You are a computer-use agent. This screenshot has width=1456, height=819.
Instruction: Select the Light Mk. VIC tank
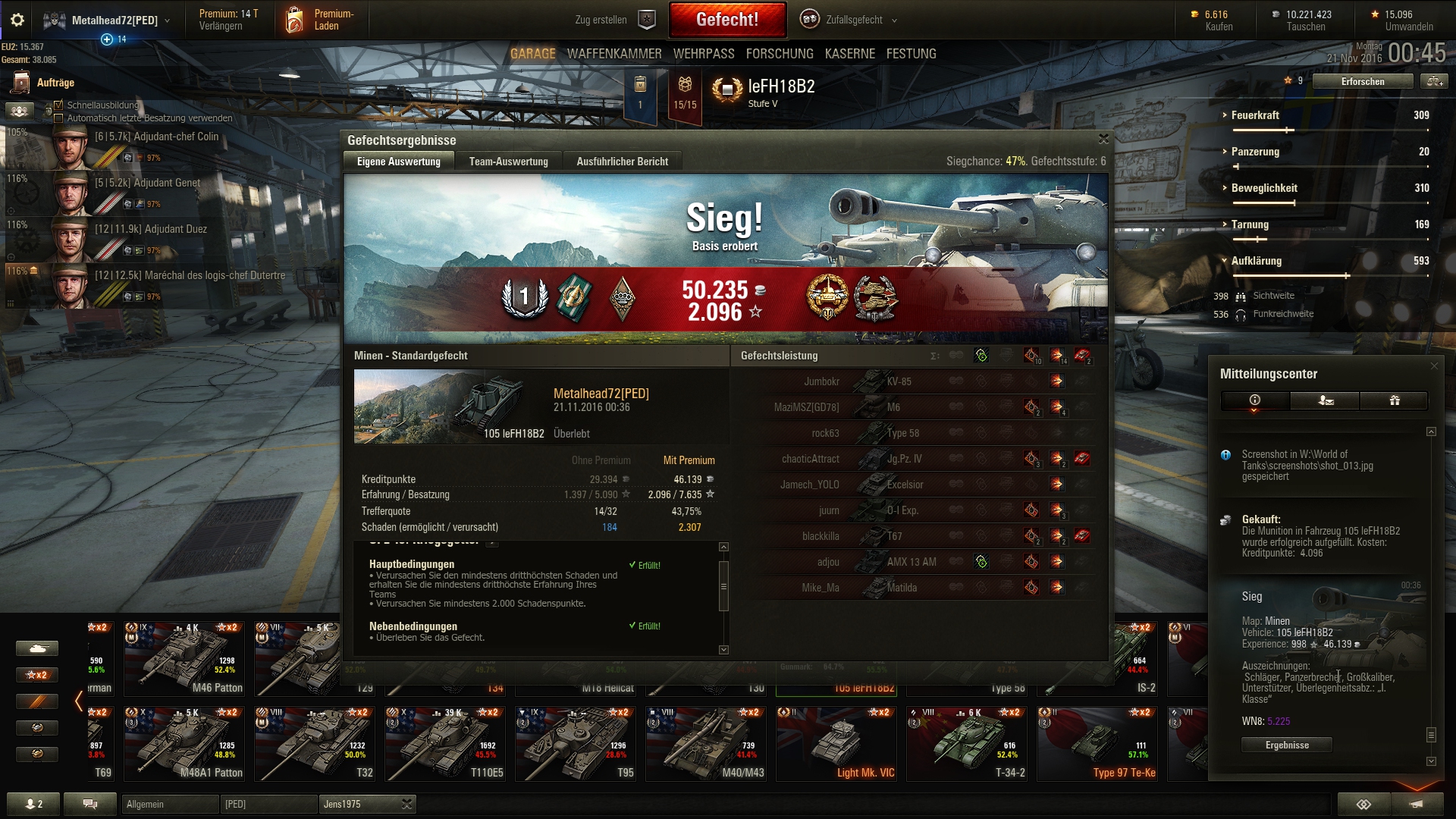(836, 744)
